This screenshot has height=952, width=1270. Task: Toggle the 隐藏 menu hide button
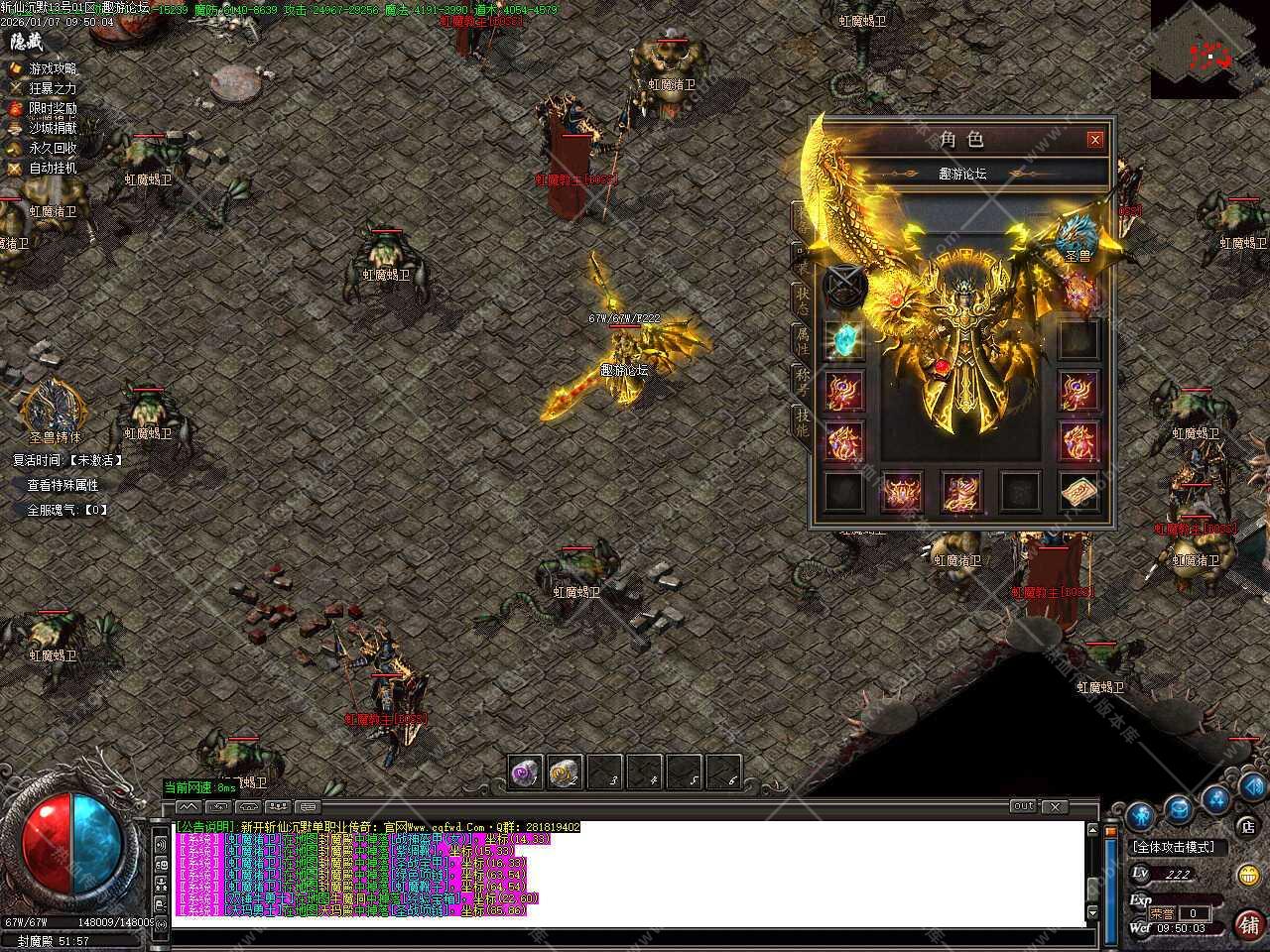pos(27,43)
